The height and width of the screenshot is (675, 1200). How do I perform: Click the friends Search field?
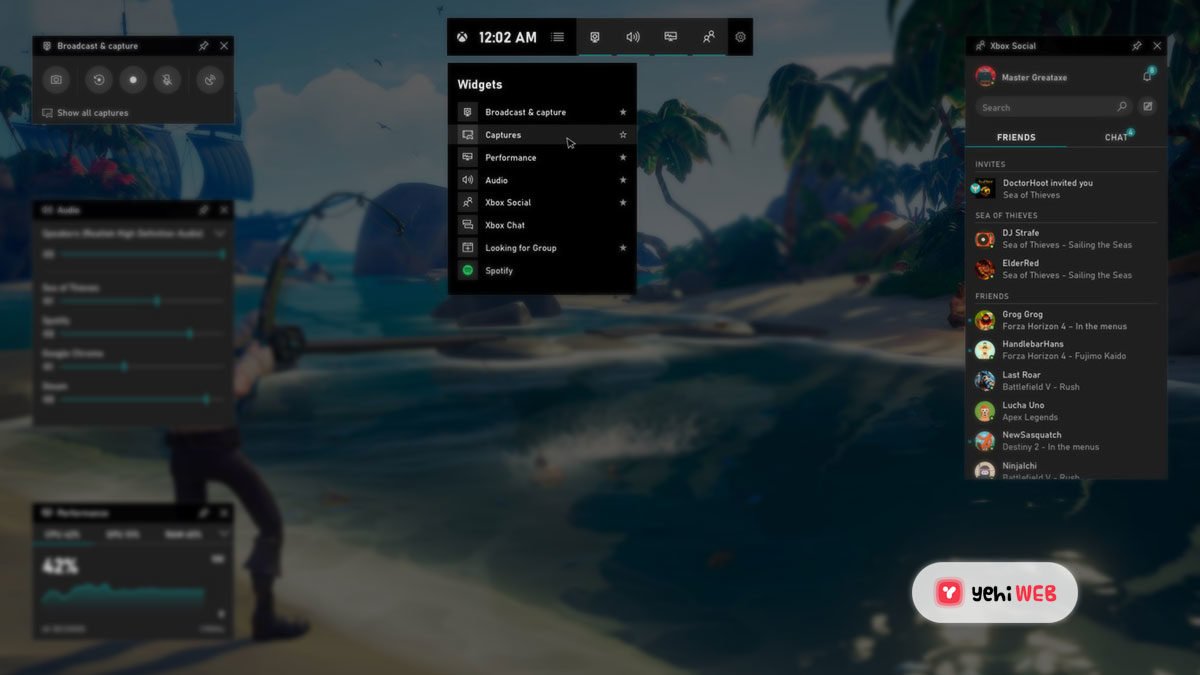click(1045, 107)
